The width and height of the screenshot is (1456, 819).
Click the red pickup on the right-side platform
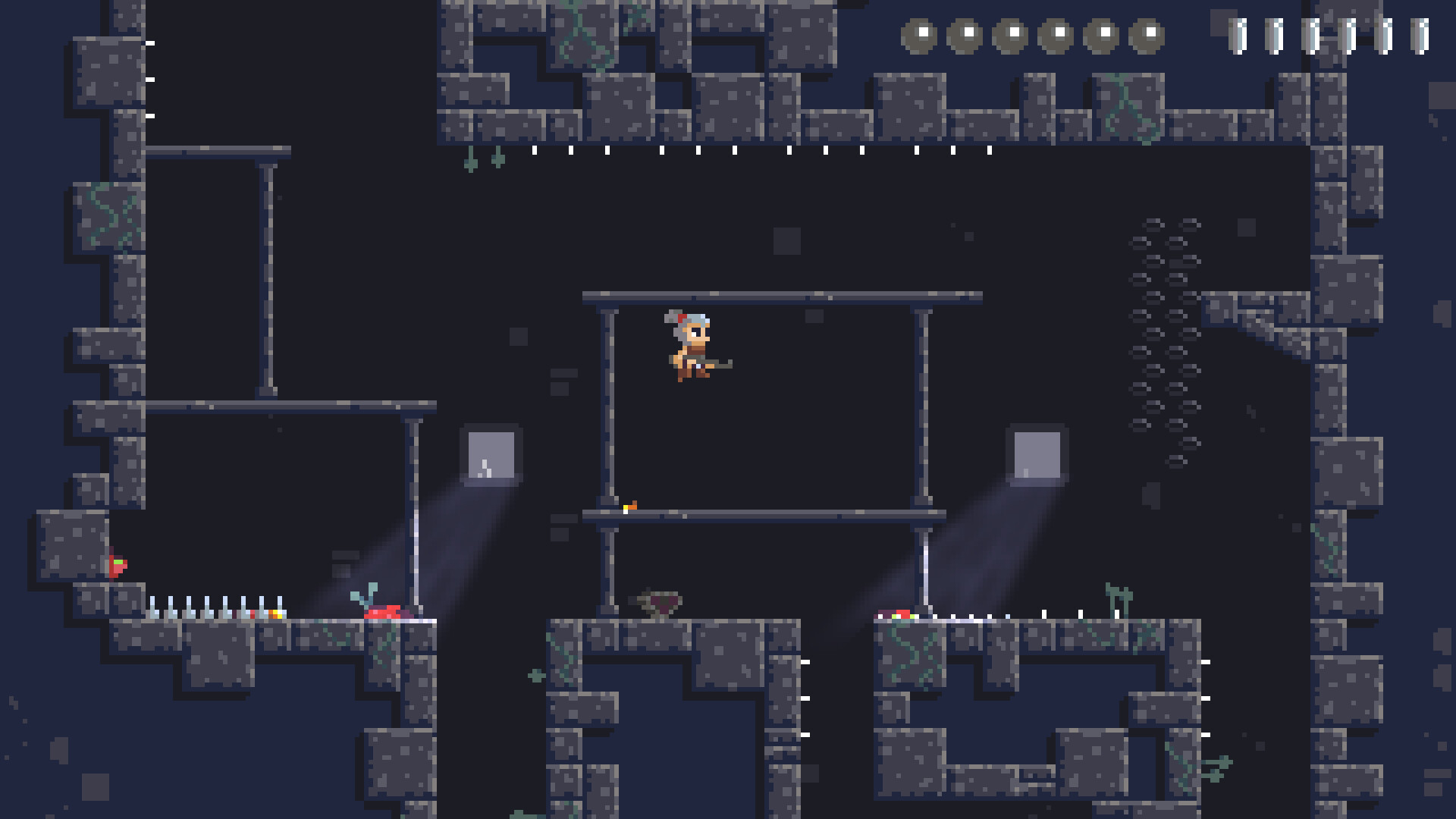click(903, 614)
